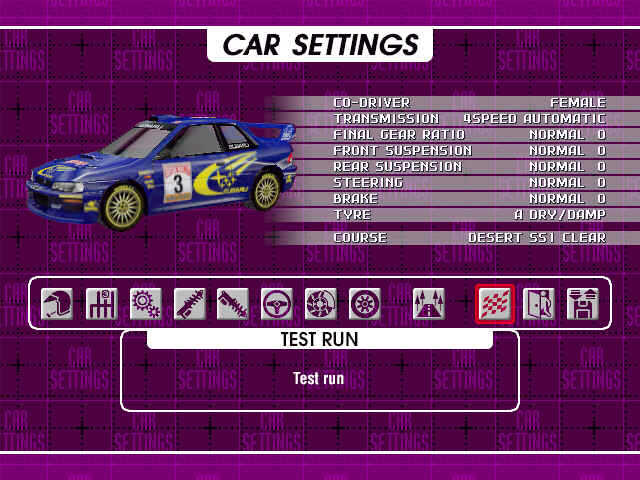Save settings with the floppy disk icon

582,303
